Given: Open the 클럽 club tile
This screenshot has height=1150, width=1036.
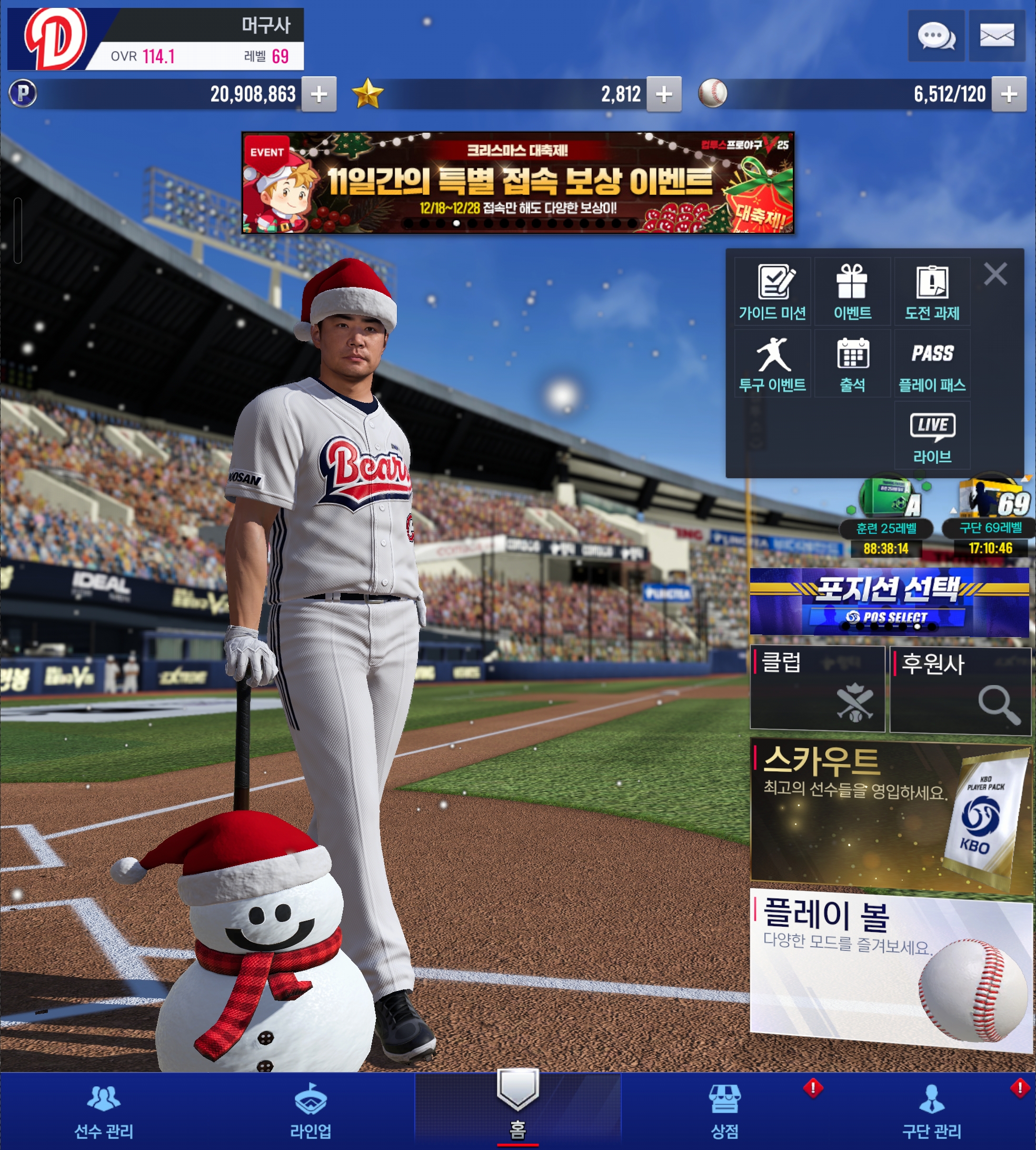Looking at the screenshot, I should click(817, 688).
